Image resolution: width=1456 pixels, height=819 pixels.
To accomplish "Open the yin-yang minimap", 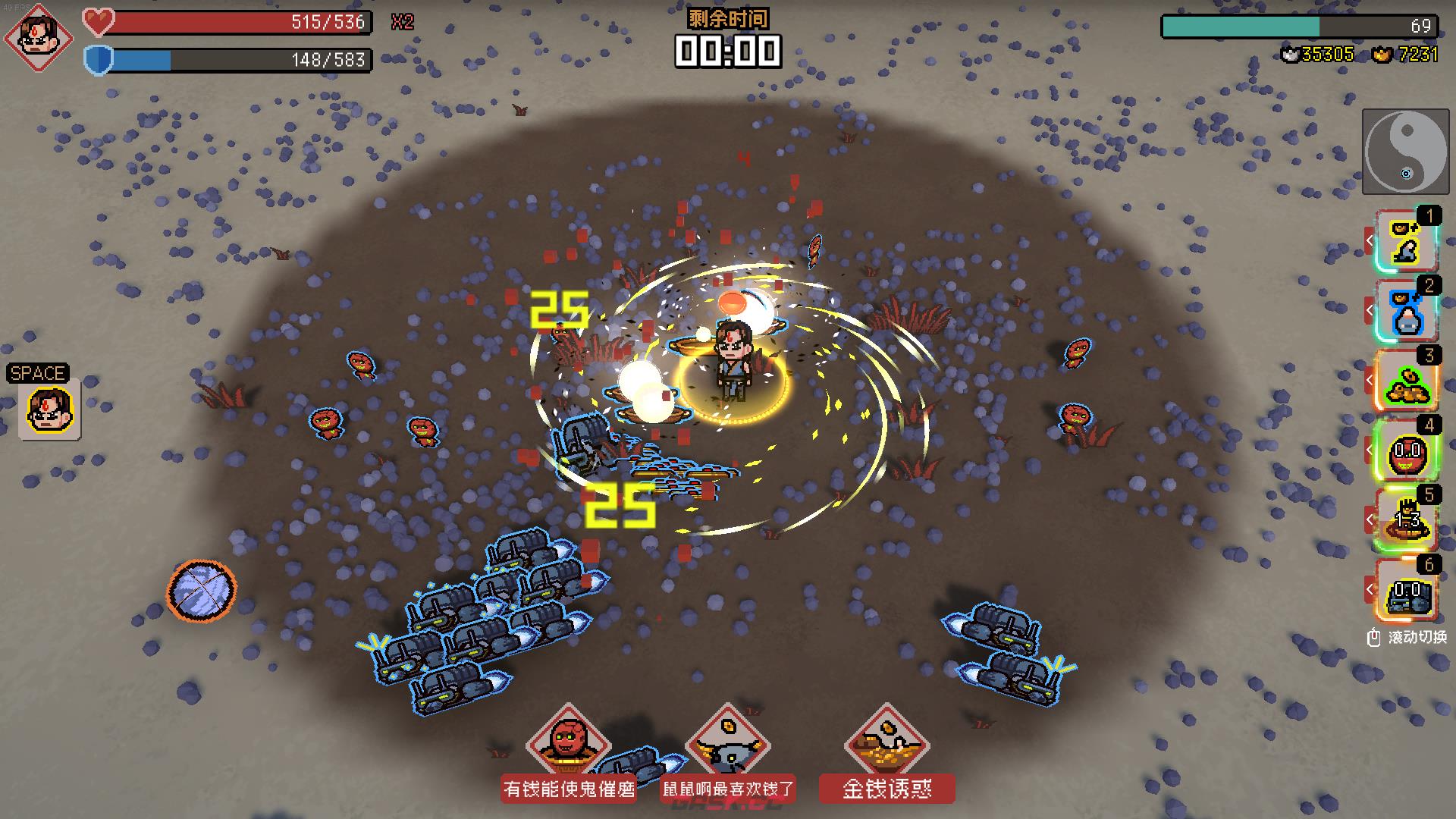I will [x=1405, y=152].
